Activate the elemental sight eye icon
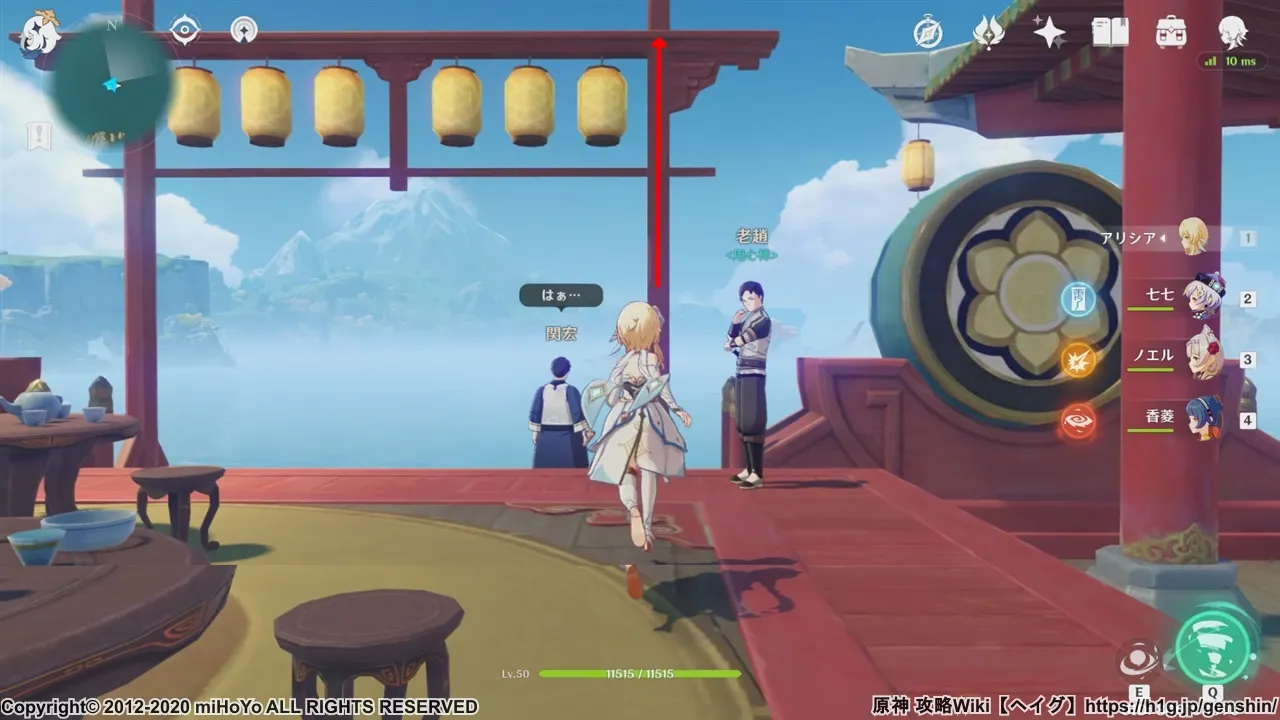 185,31
